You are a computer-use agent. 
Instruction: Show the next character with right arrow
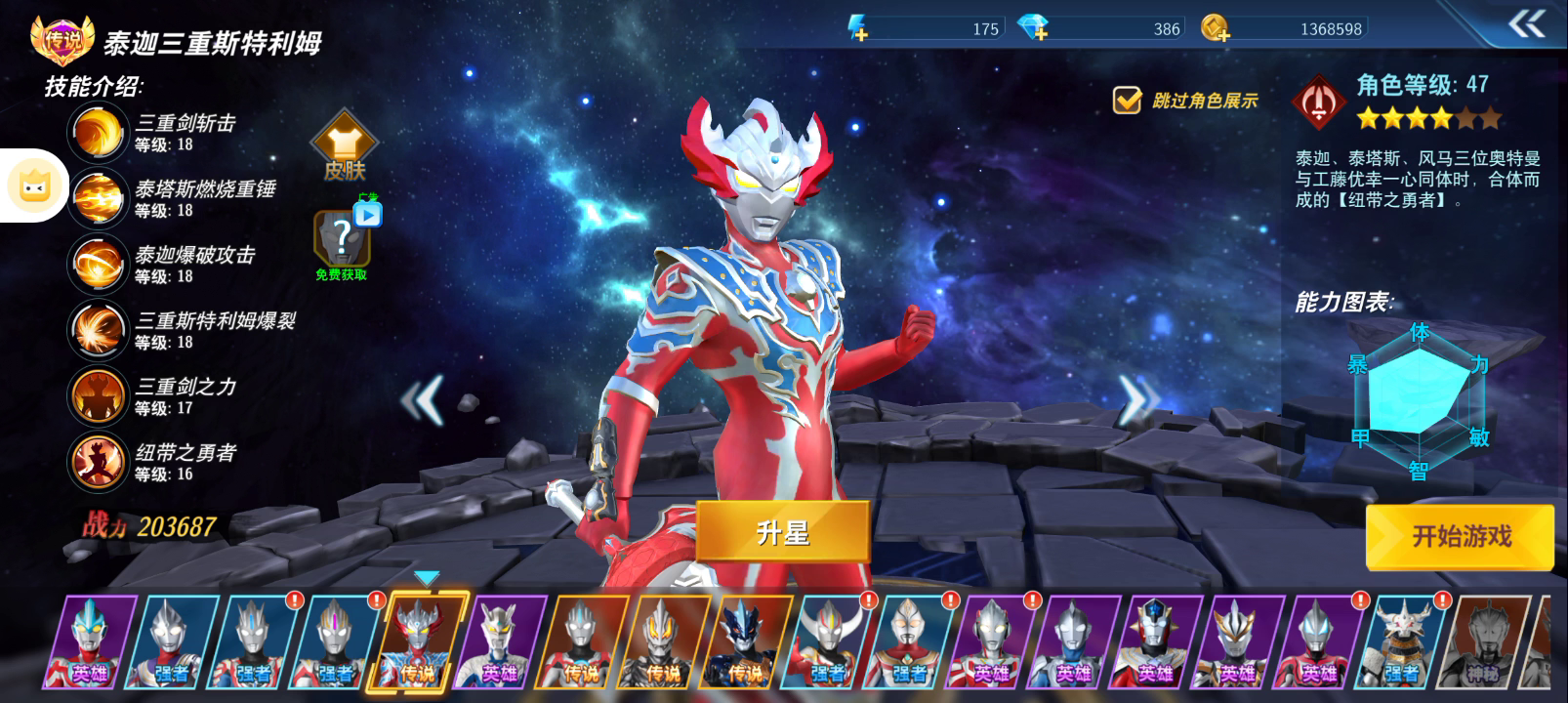pyautogui.click(x=1137, y=398)
